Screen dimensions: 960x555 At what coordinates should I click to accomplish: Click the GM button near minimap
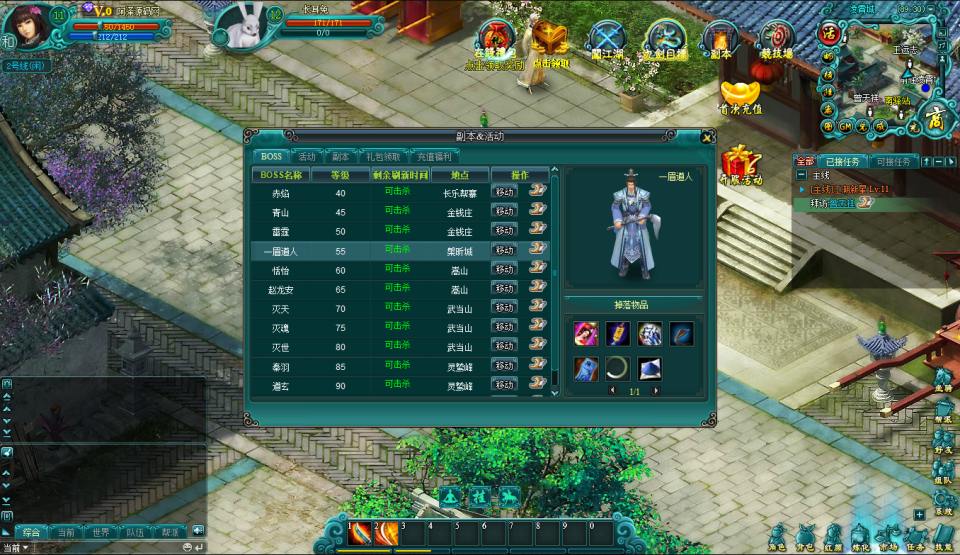point(845,127)
